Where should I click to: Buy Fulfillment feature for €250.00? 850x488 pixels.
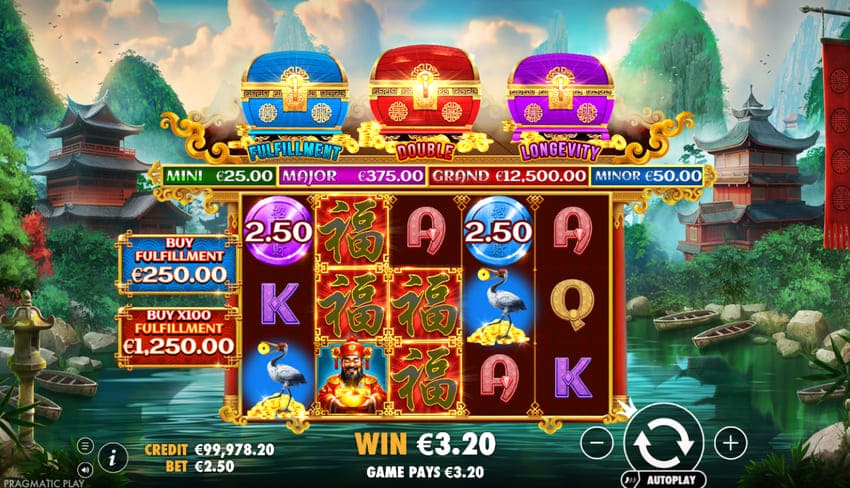[x=177, y=264]
